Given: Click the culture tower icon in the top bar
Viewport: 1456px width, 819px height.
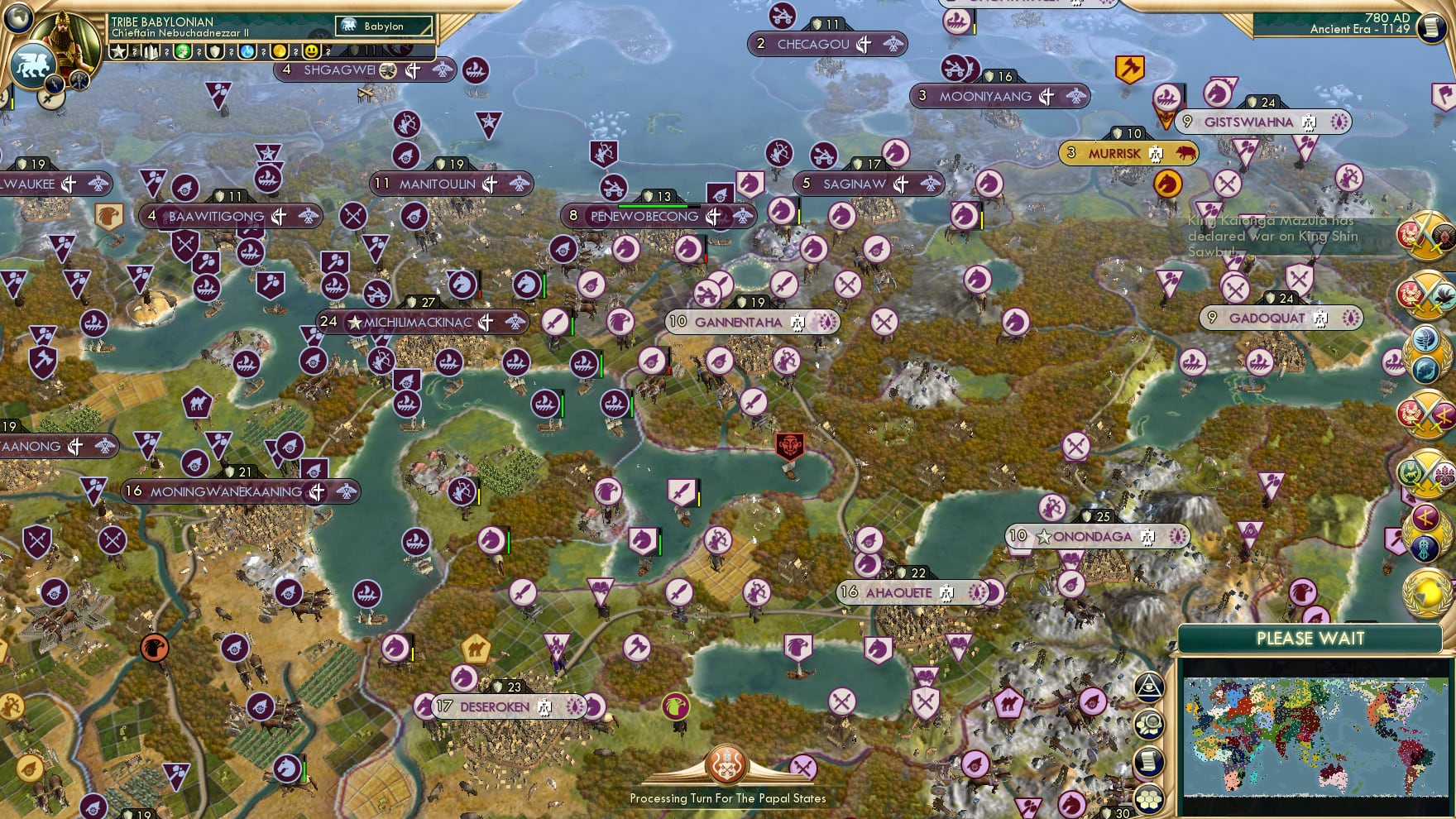Looking at the screenshot, I should 151,51.
